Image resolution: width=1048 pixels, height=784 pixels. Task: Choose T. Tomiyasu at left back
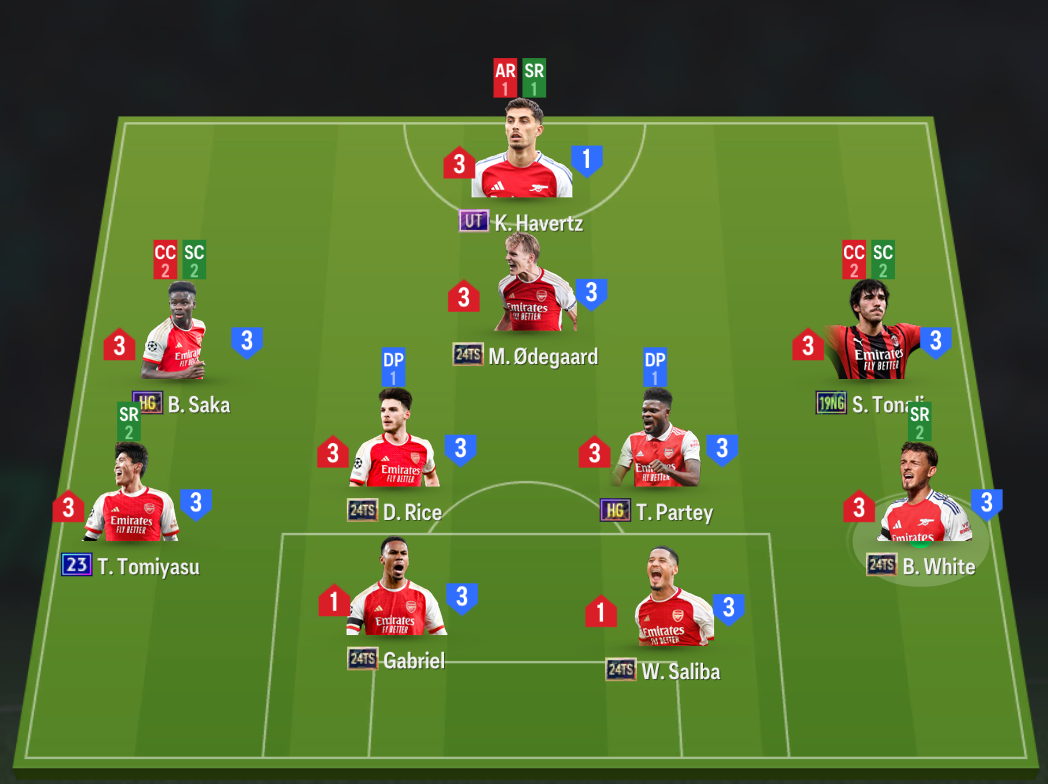[x=131, y=503]
